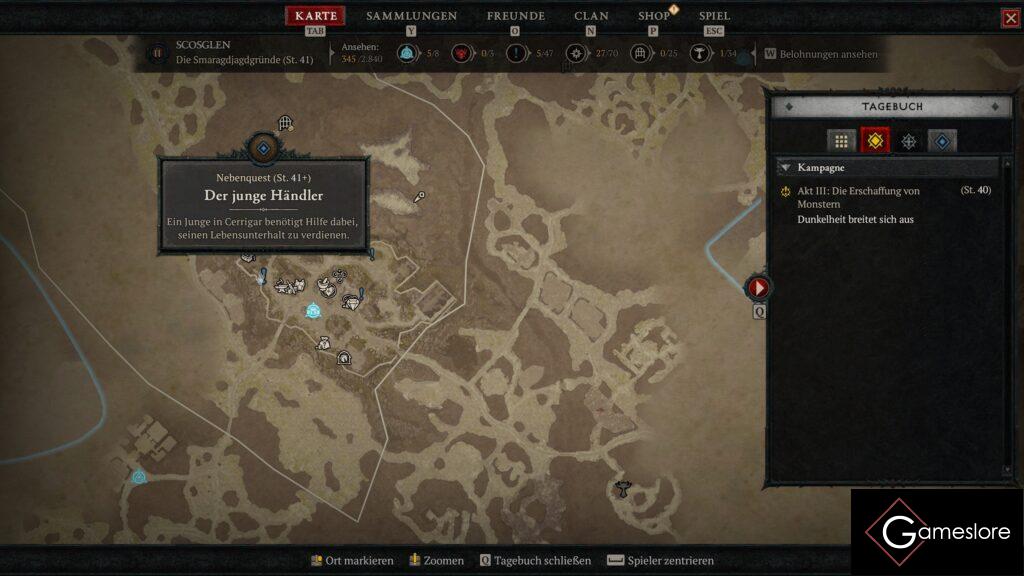Click the blue waypoint marker near southwest buildings
This screenshot has height=576, width=1024.
[139, 477]
